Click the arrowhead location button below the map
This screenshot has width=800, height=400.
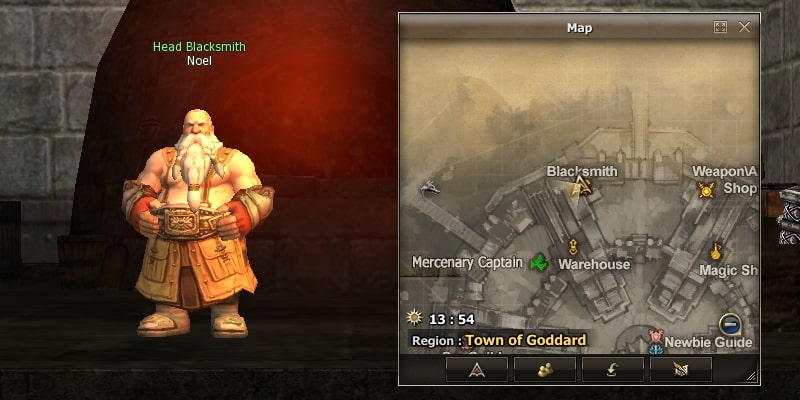(x=476, y=369)
